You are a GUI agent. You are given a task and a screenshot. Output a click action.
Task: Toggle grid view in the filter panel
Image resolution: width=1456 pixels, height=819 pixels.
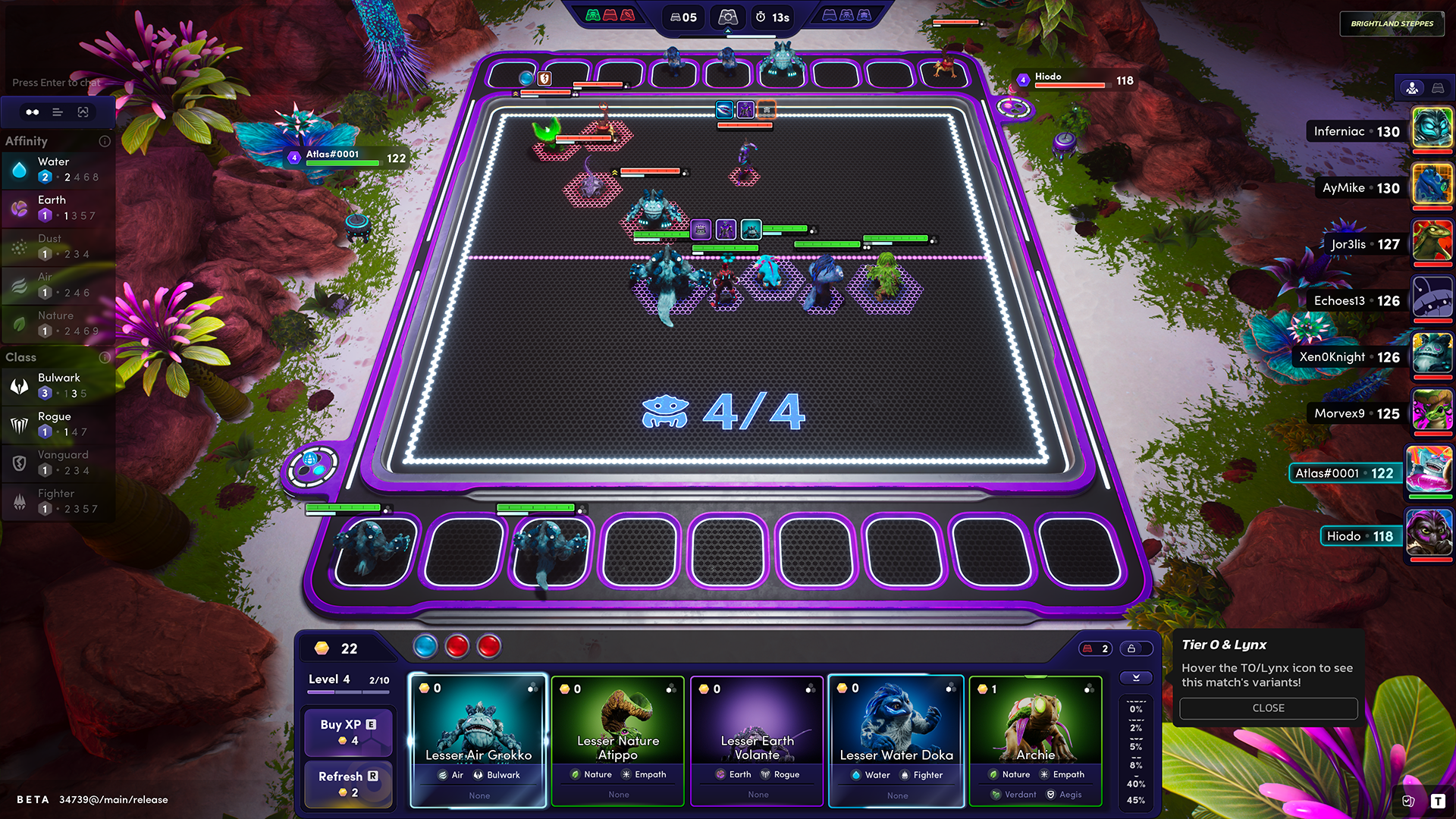click(x=33, y=112)
